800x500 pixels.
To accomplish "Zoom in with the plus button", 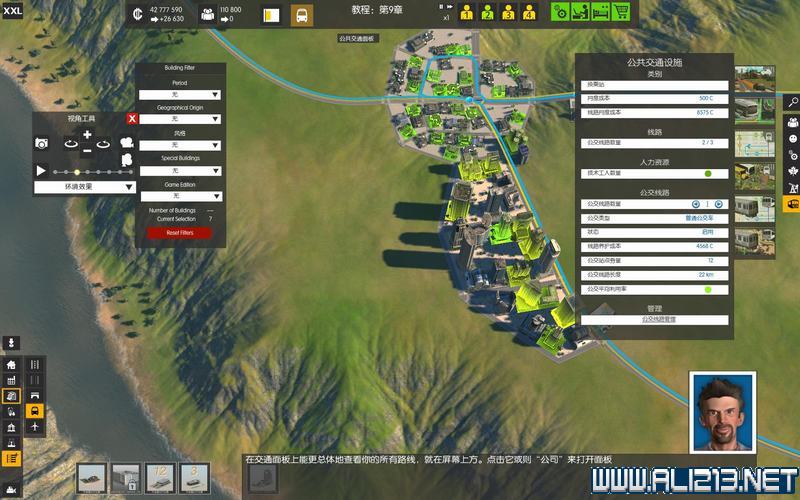I will coord(87,135).
